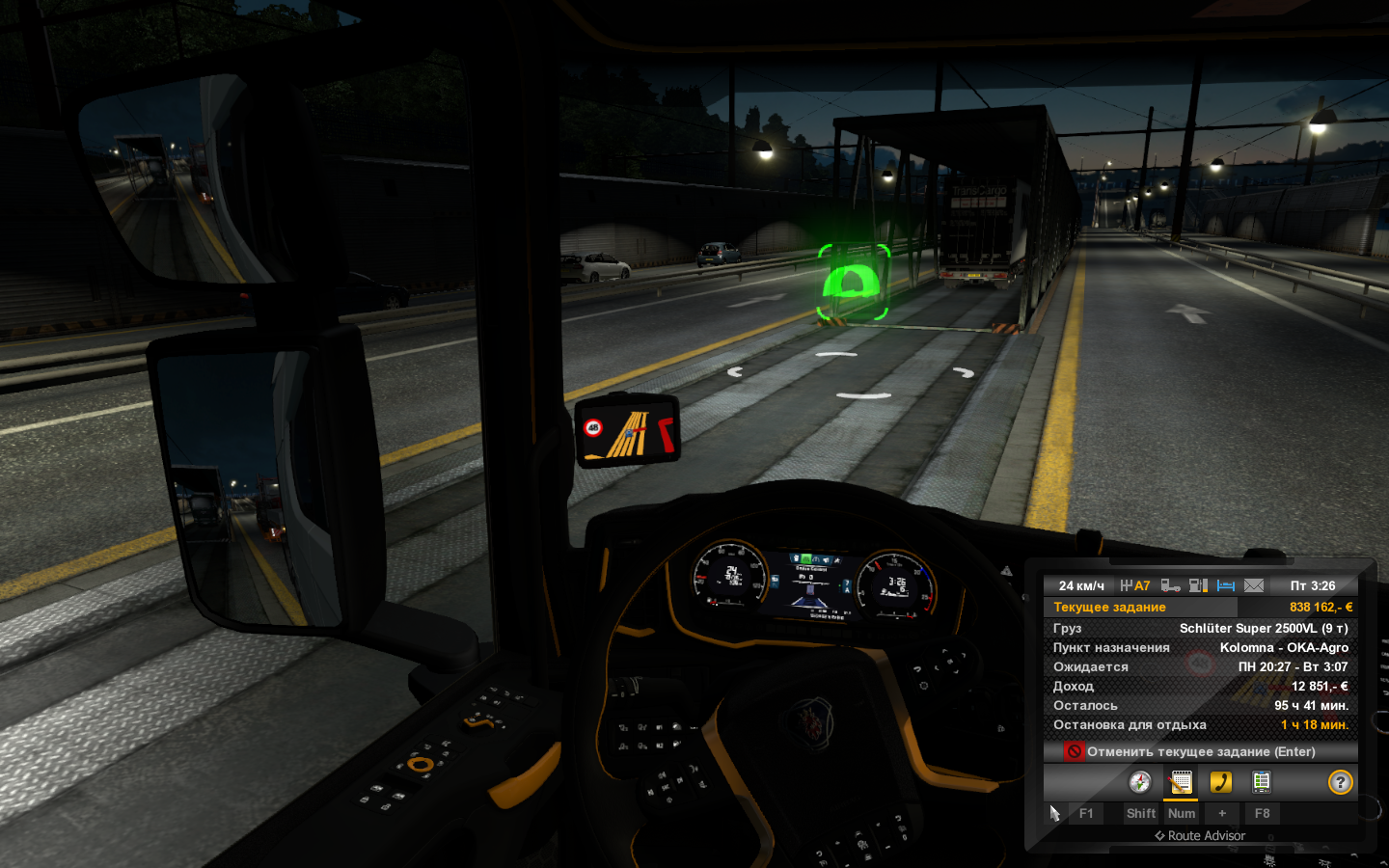Click the Route Advisor title label
Viewport: 1389px width, 868px height.
1200,836
